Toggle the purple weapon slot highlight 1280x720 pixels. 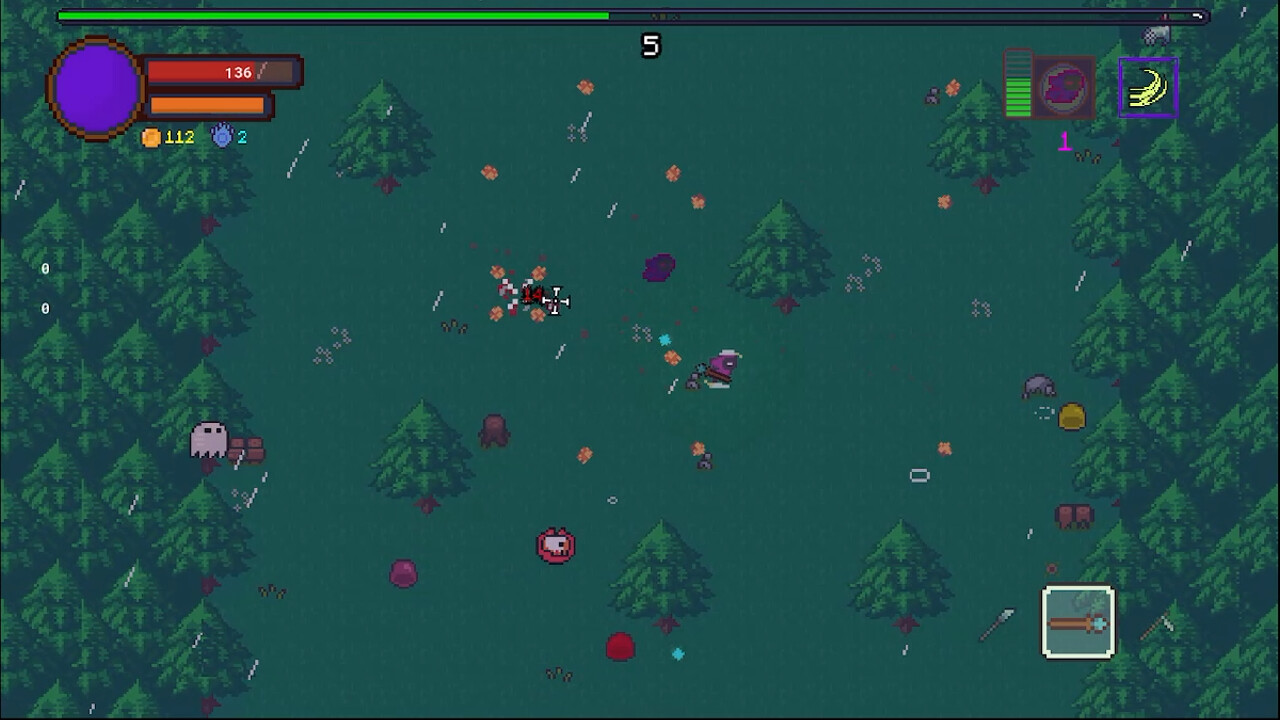point(1148,87)
